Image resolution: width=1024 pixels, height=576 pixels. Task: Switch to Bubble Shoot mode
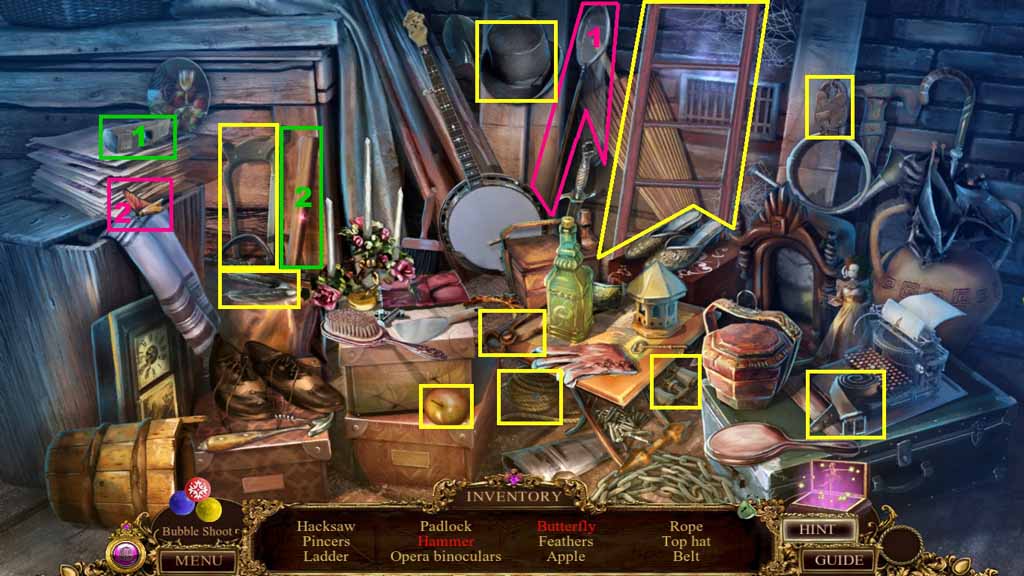click(195, 531)
